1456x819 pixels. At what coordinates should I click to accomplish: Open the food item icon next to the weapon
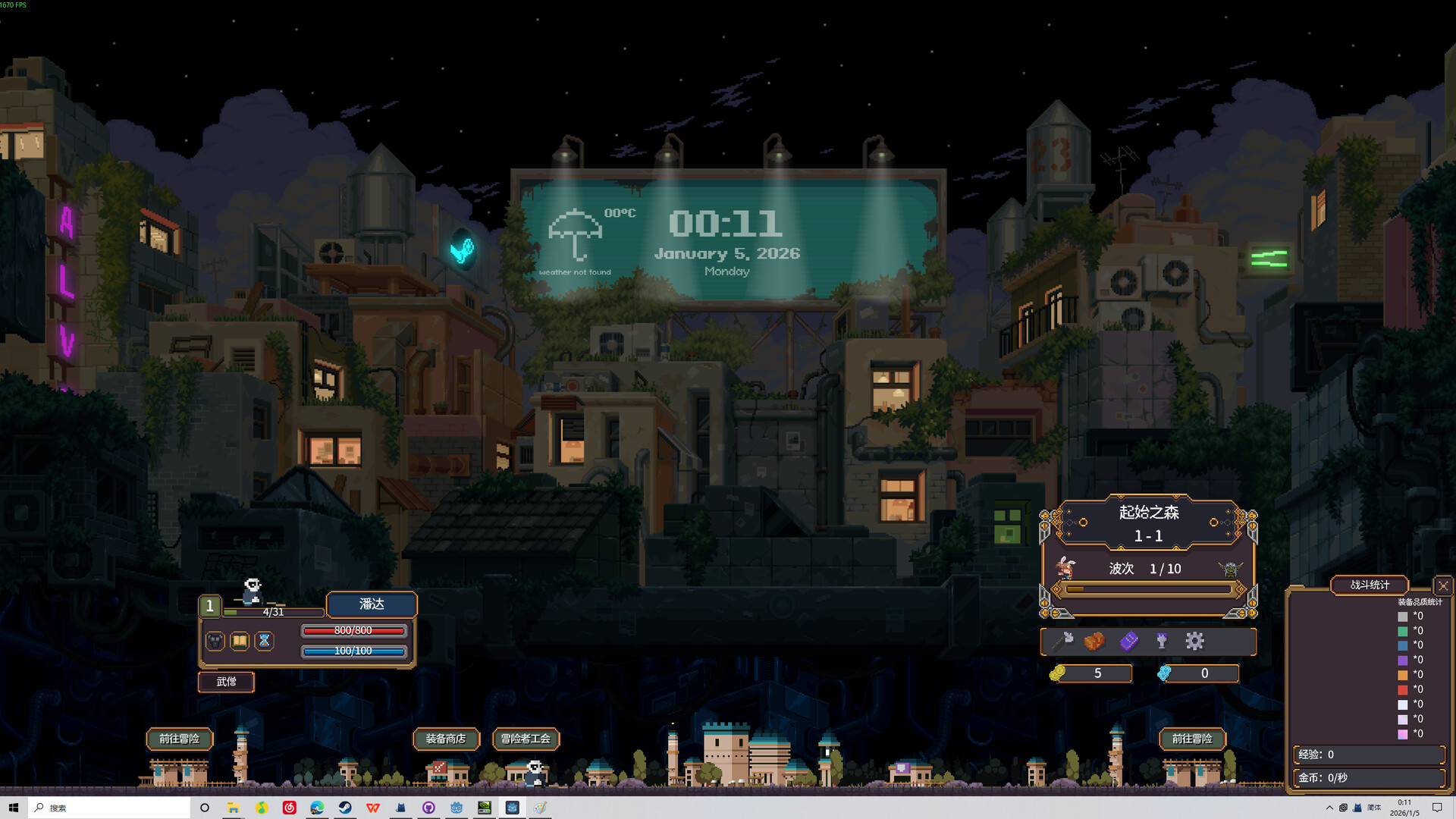click(x=1095, y=641)
